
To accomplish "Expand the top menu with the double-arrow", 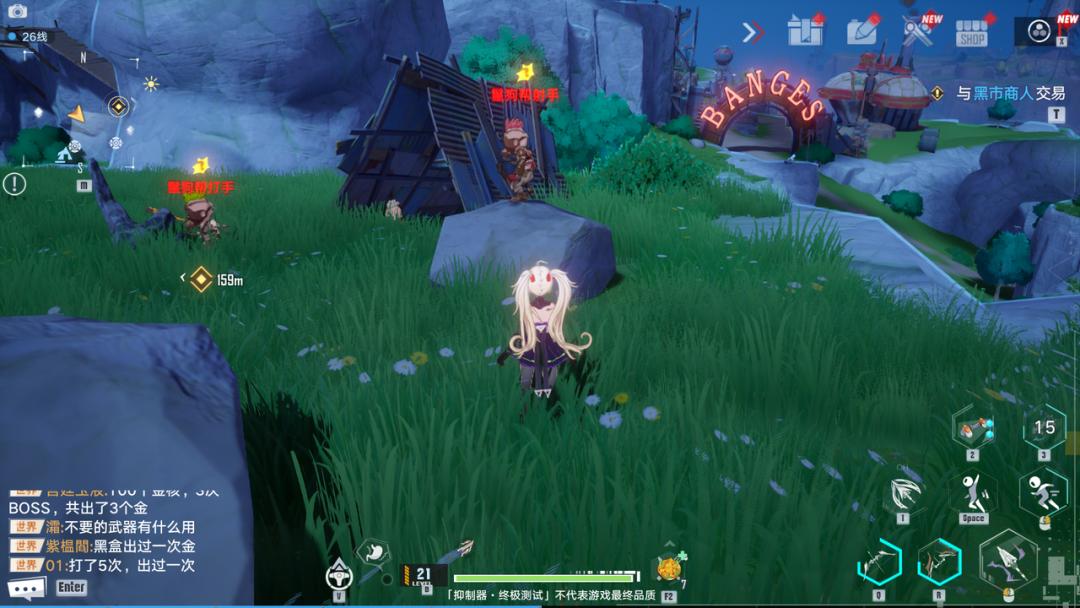I will 753,33.
